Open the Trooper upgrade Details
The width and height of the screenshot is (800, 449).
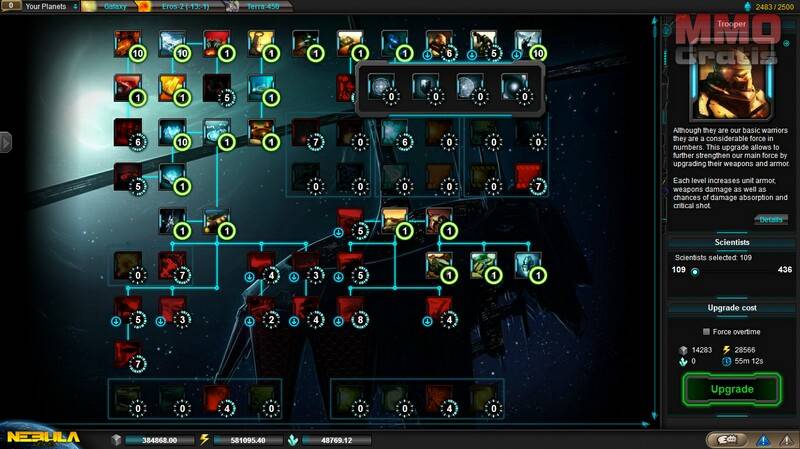pos(771,219)
